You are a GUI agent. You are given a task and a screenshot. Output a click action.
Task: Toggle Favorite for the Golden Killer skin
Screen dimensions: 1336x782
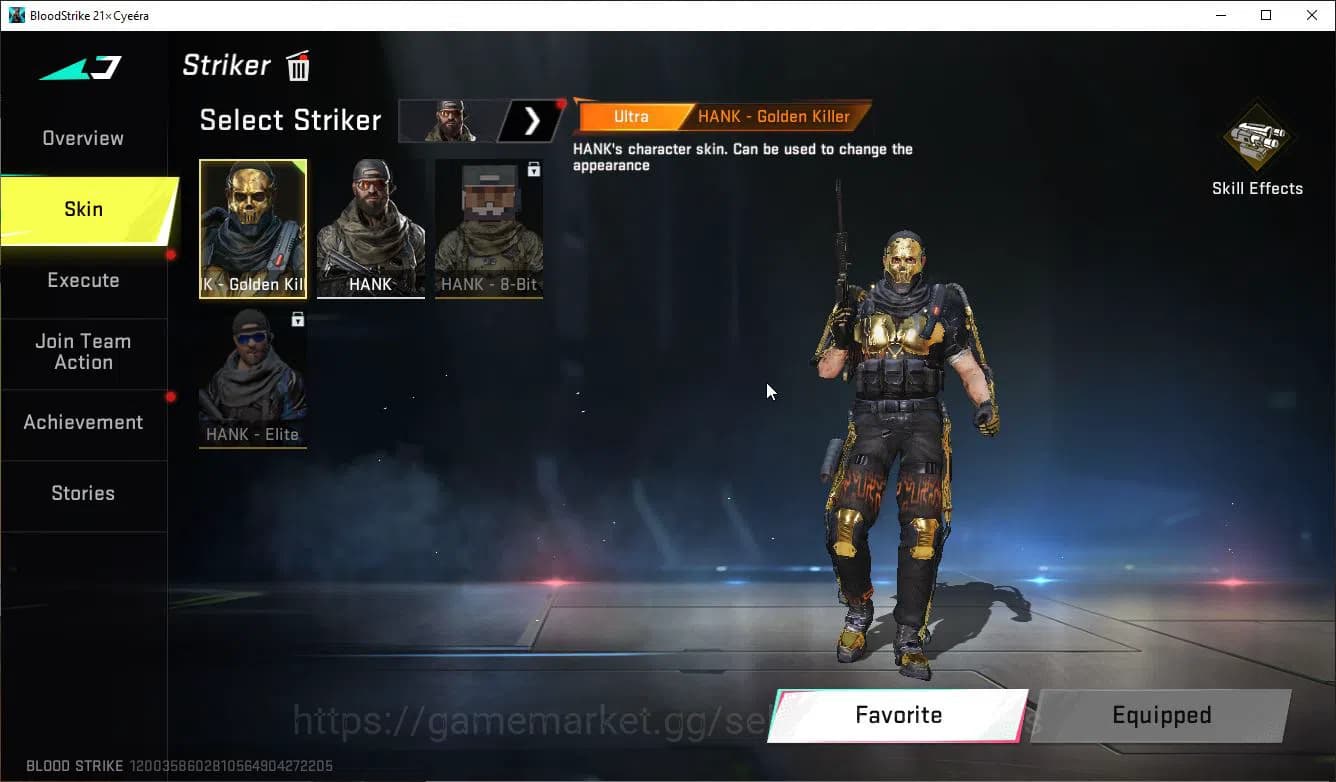(897, 715)
